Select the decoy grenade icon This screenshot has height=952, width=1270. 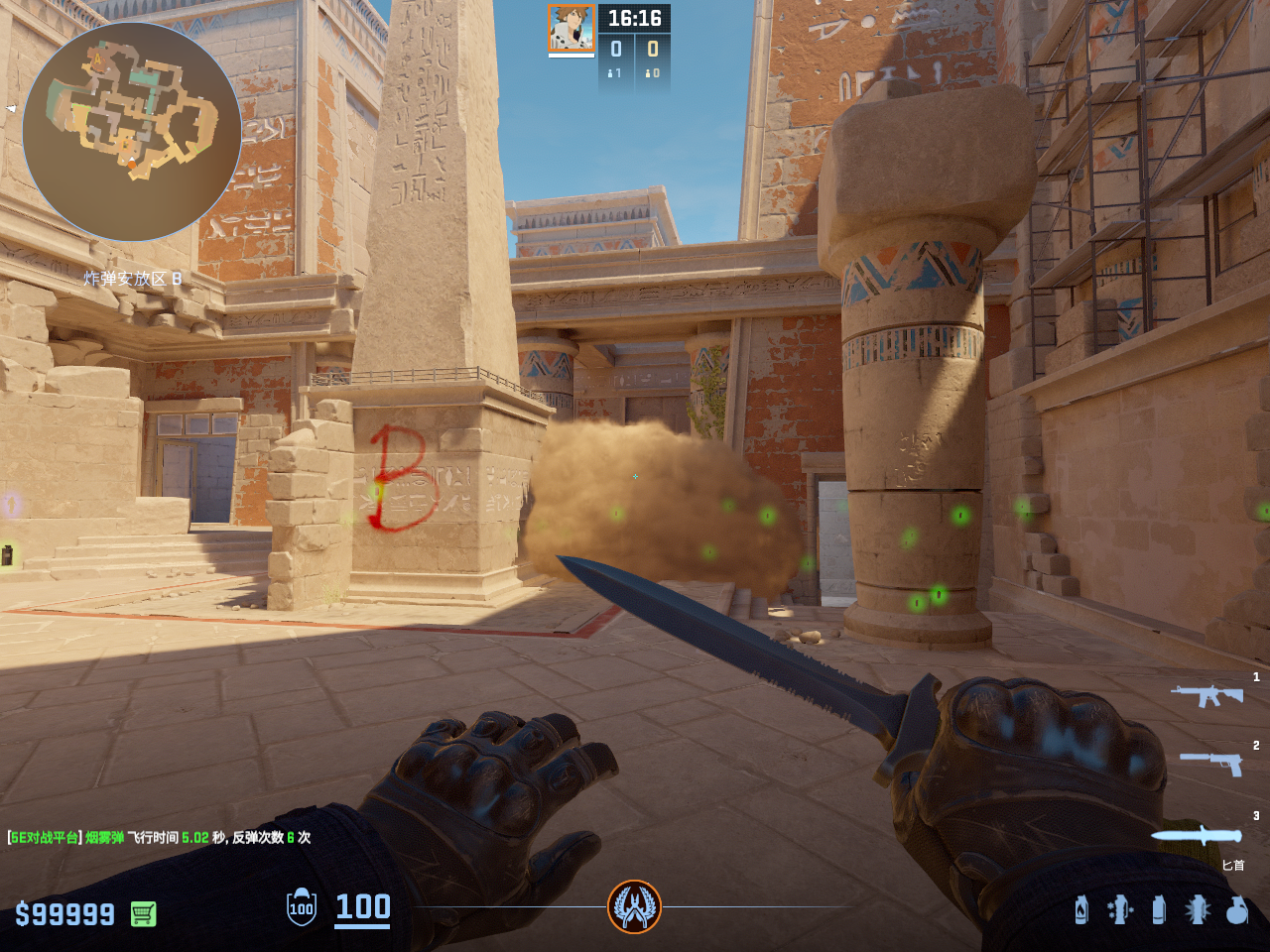pos(1120,909)
